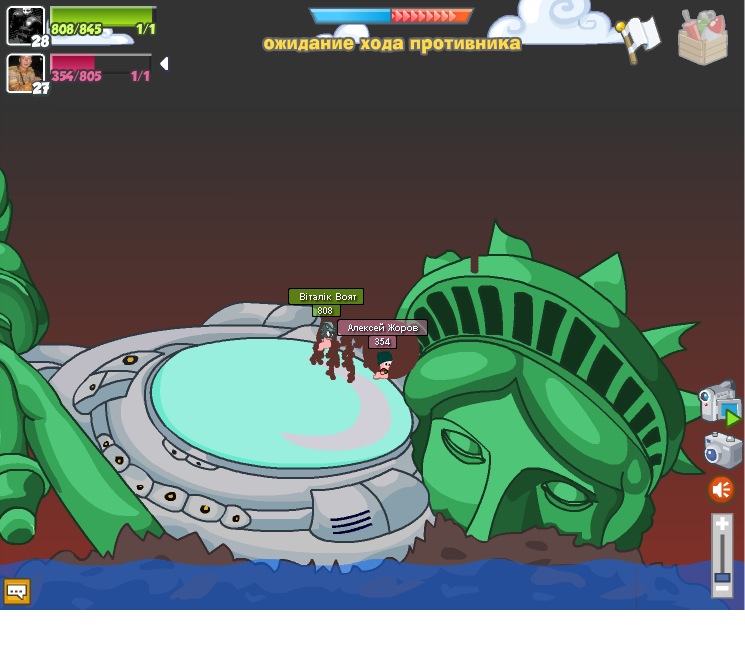Click the blue zoom slider handle
The image size is (745, 650).
point(722,577)
